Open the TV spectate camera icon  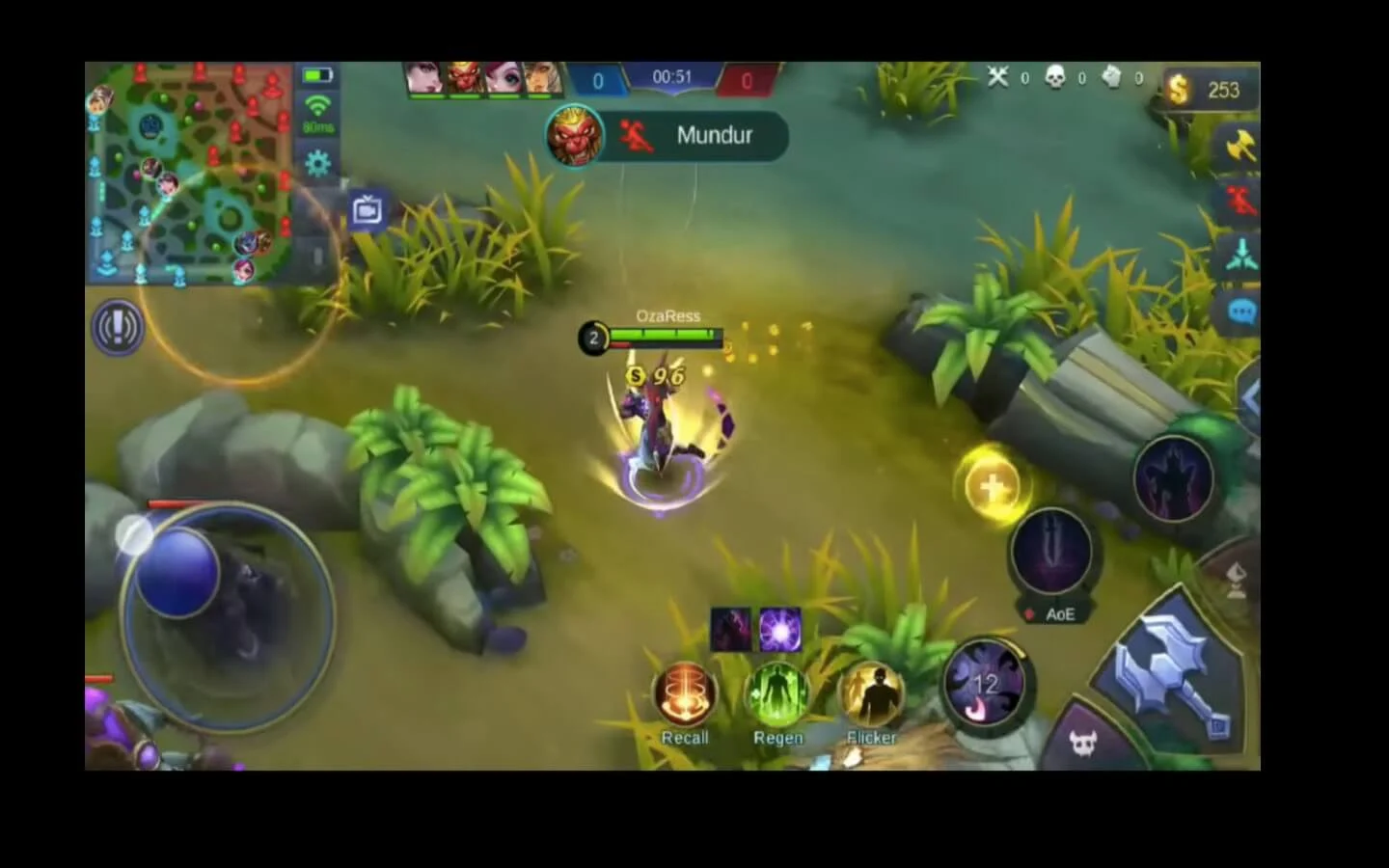368,209
